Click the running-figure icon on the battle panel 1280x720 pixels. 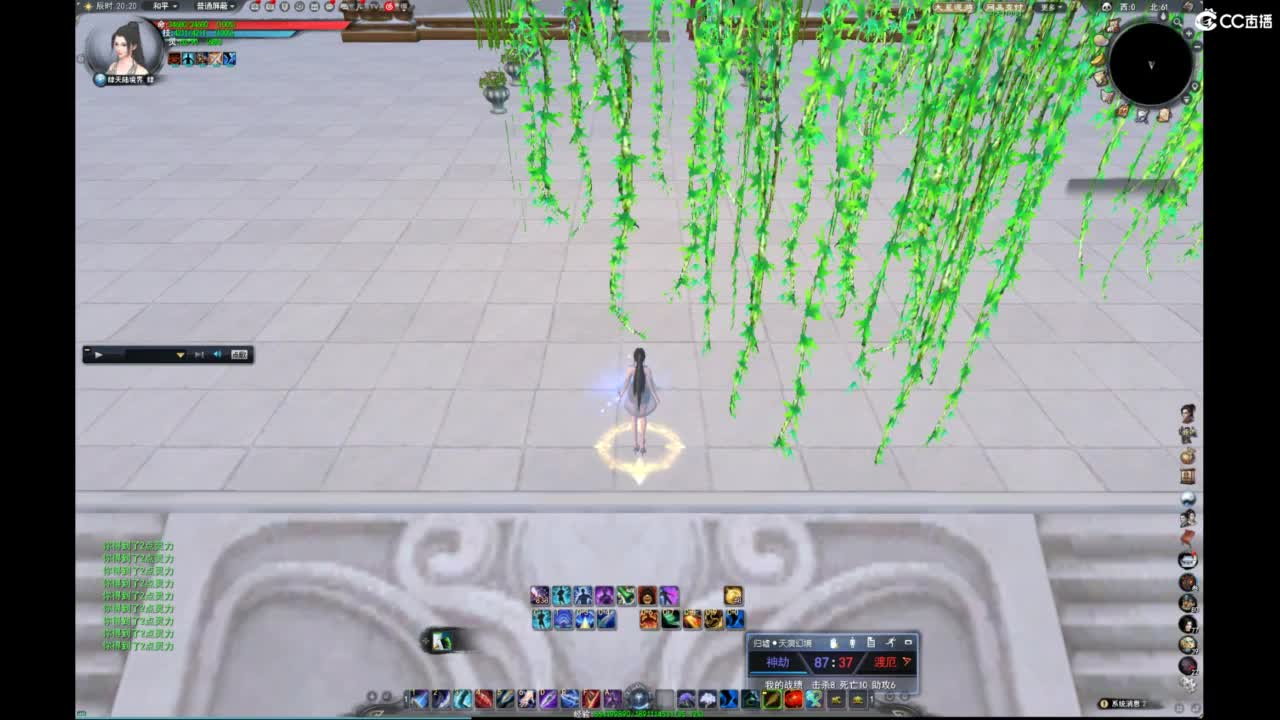891,642
